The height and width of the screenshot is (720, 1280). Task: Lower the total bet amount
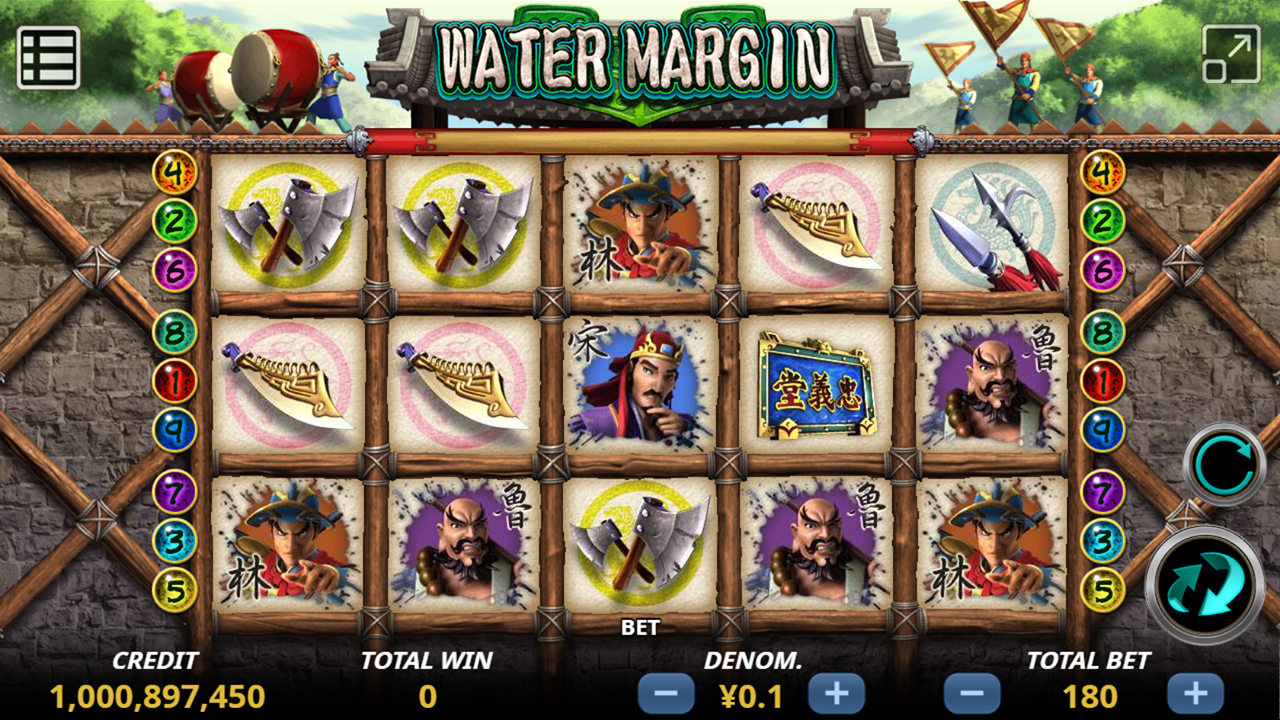tap(972, 693)
